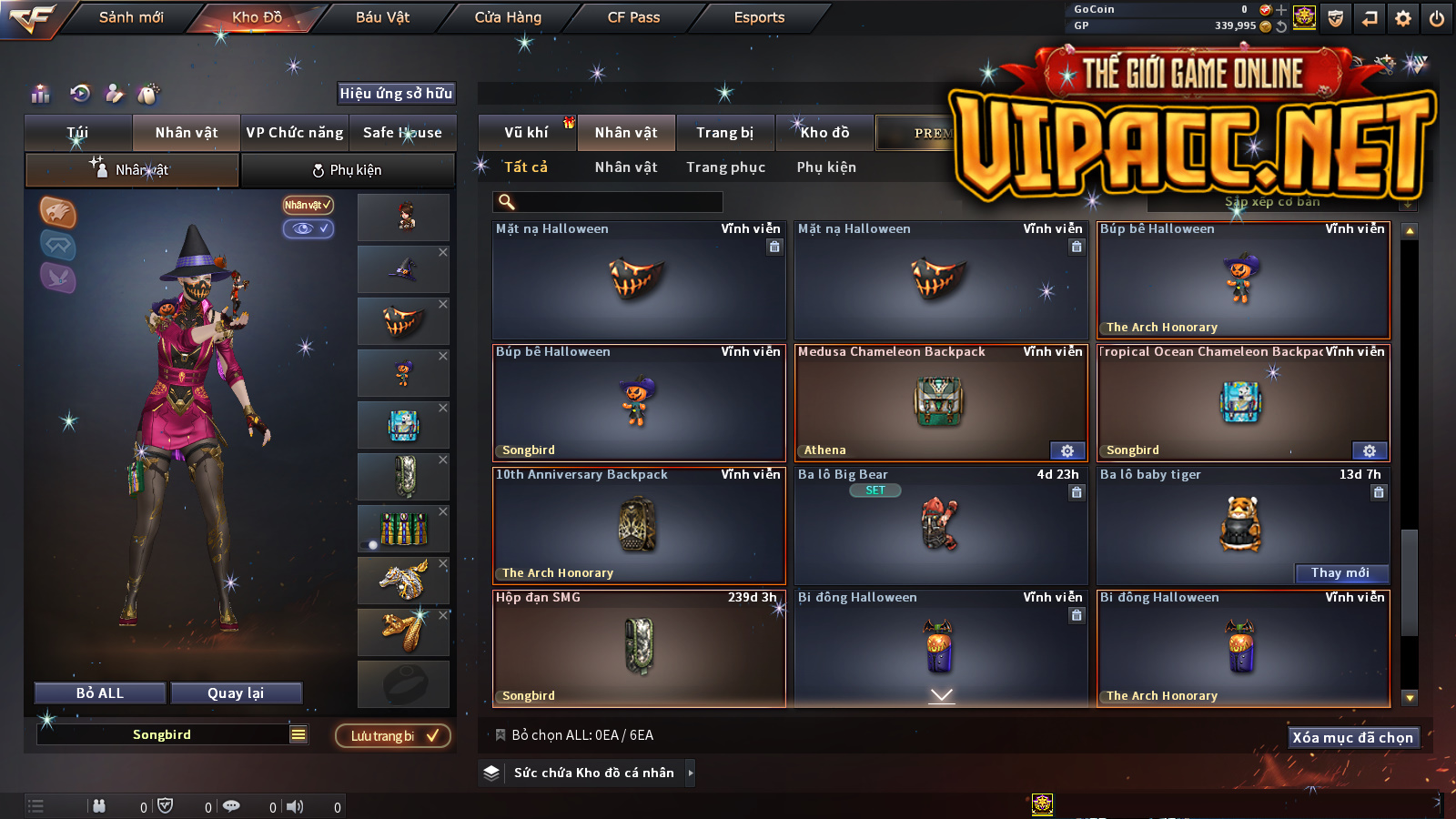The image size is (1456, 819).
Task: Select the Medusa Chameleon Backpack item
Action: 940,403
